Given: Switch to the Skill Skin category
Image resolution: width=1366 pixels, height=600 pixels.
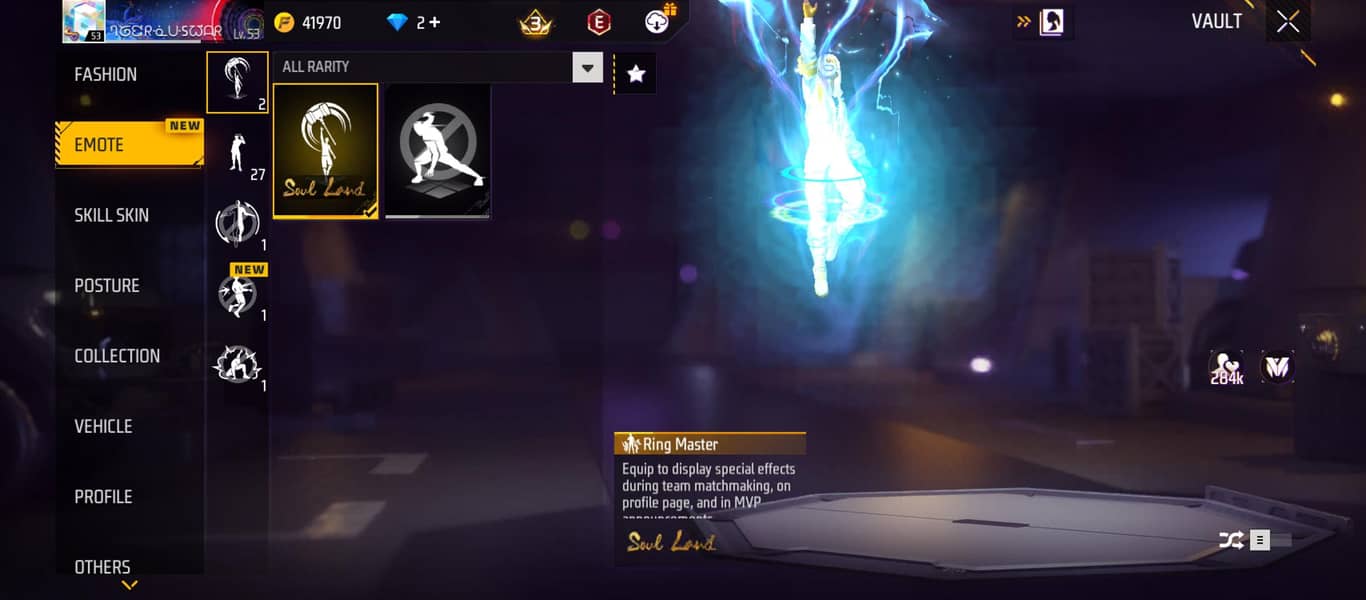Looking at the screenshot, I should coord(111,215).
